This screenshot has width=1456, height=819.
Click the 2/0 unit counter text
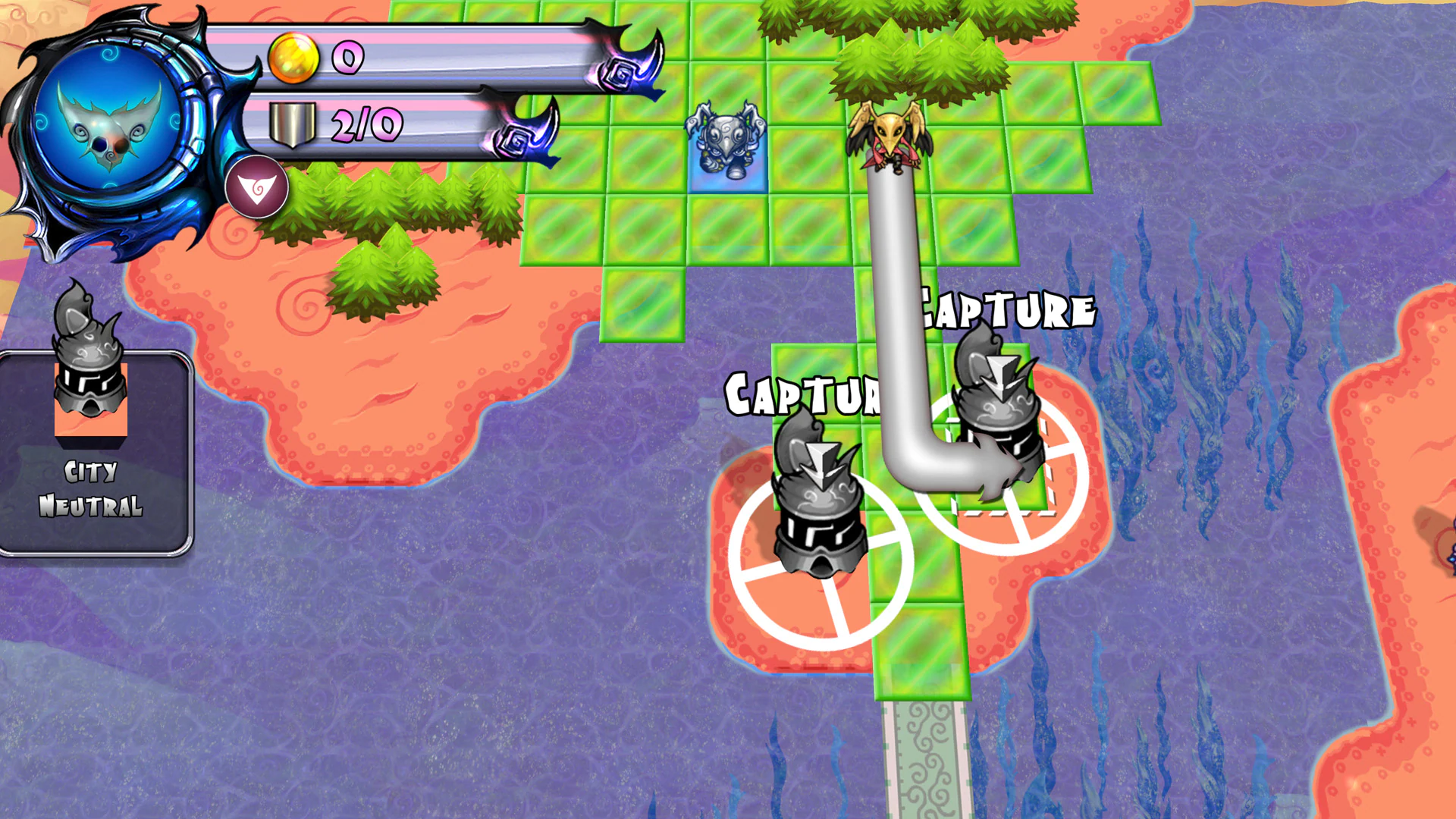pos(368,124)
